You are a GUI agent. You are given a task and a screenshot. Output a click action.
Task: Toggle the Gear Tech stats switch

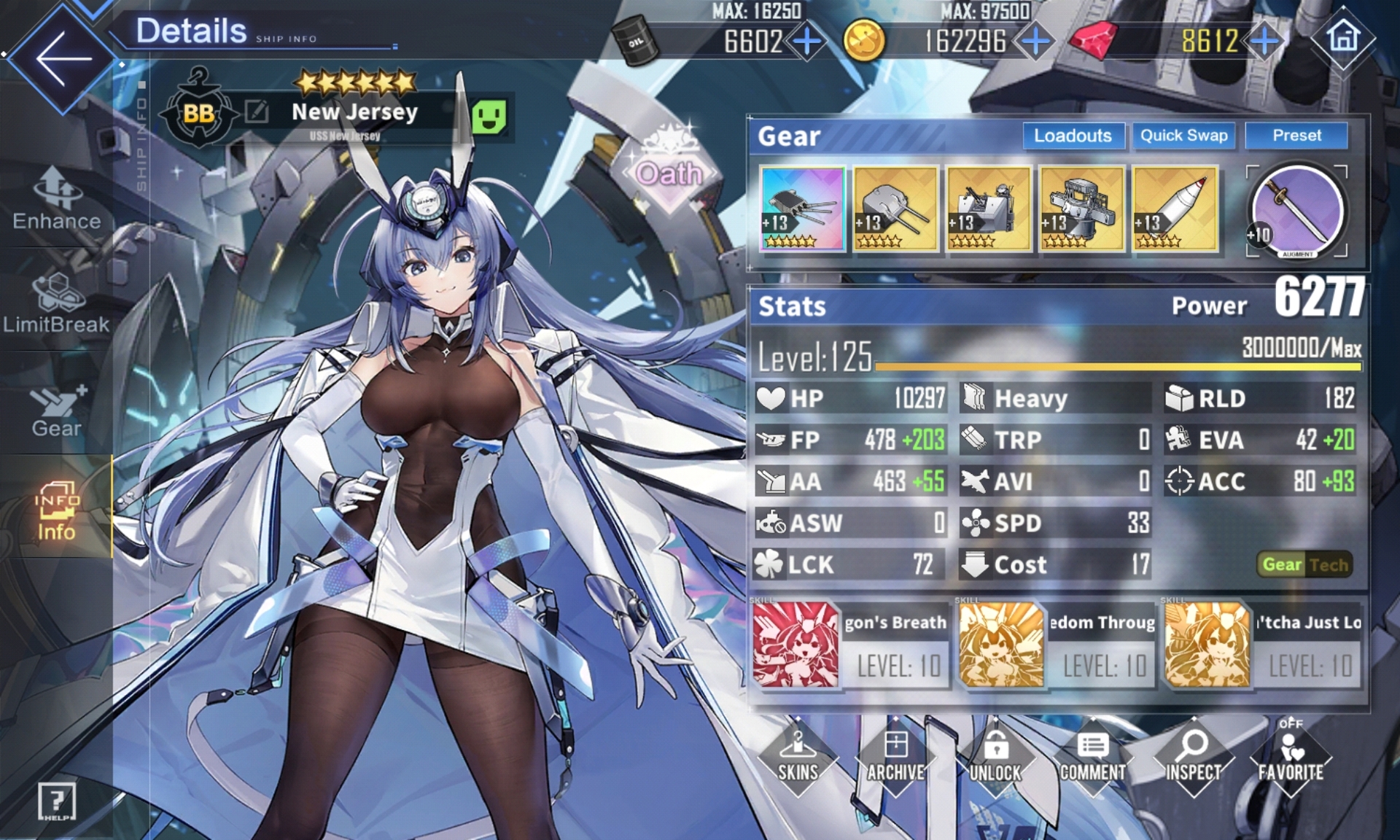pos(1304,564)
